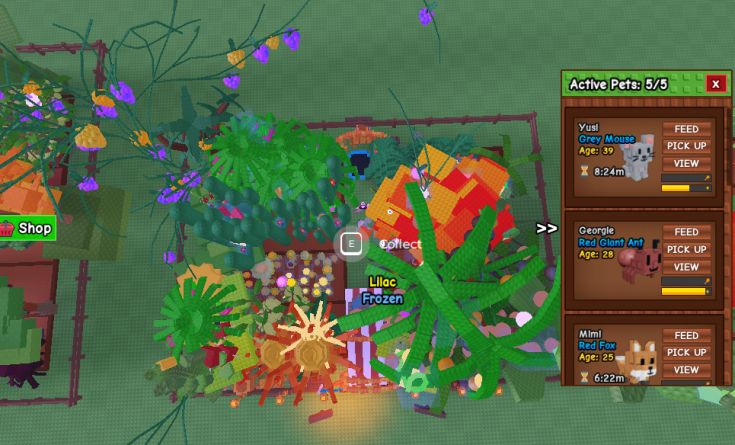Feed Yusi the Grey Mouse
Viewport: 735px width, 445px height.
[x=686, y=129]
